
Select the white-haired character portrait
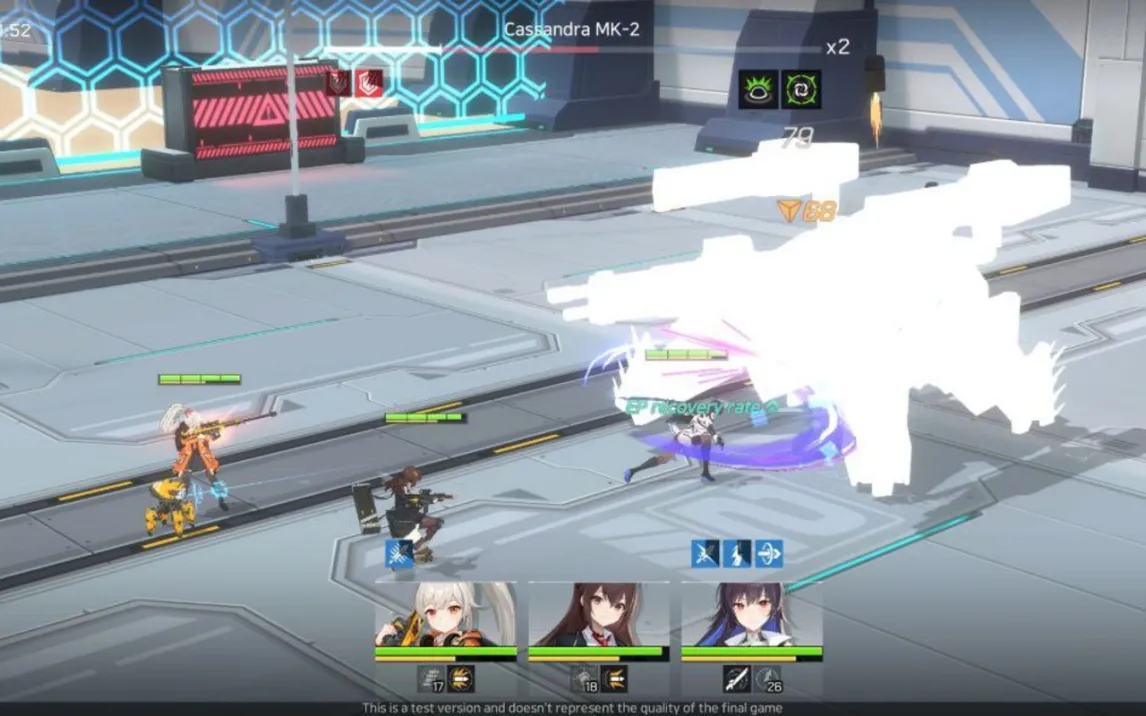click(x=445, y=614)
